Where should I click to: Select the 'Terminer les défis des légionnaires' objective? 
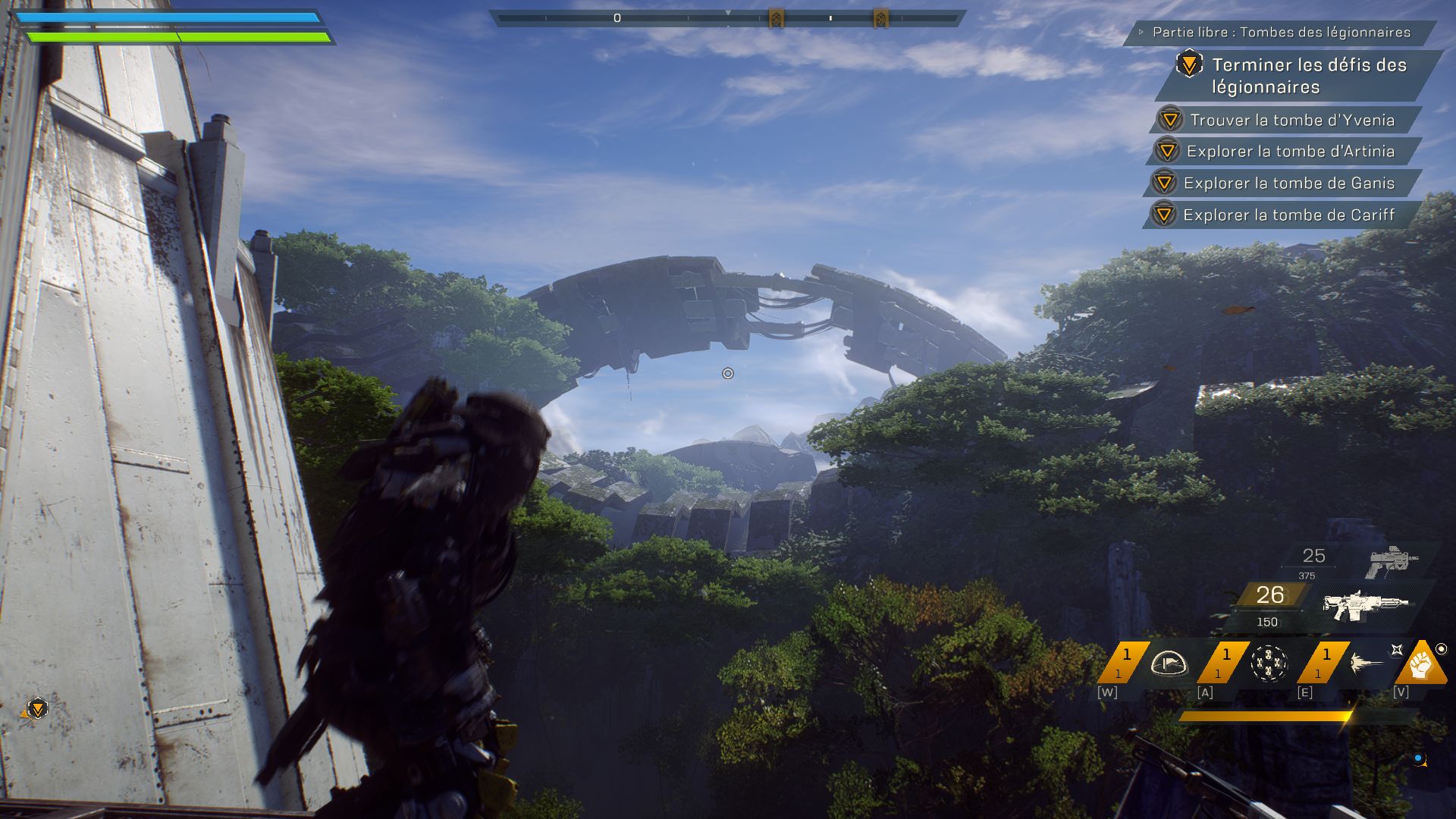[x=1308, y=76]
